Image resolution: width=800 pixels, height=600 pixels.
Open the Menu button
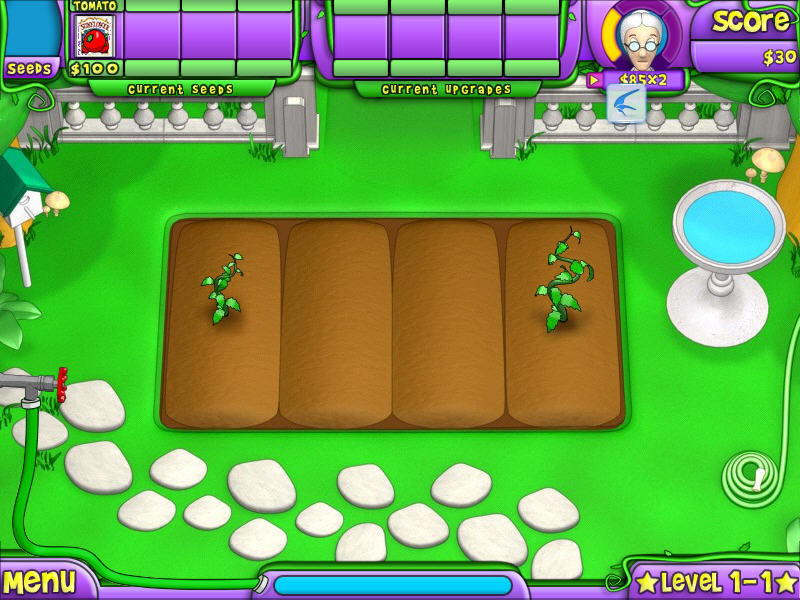click(x=40, y=581)
